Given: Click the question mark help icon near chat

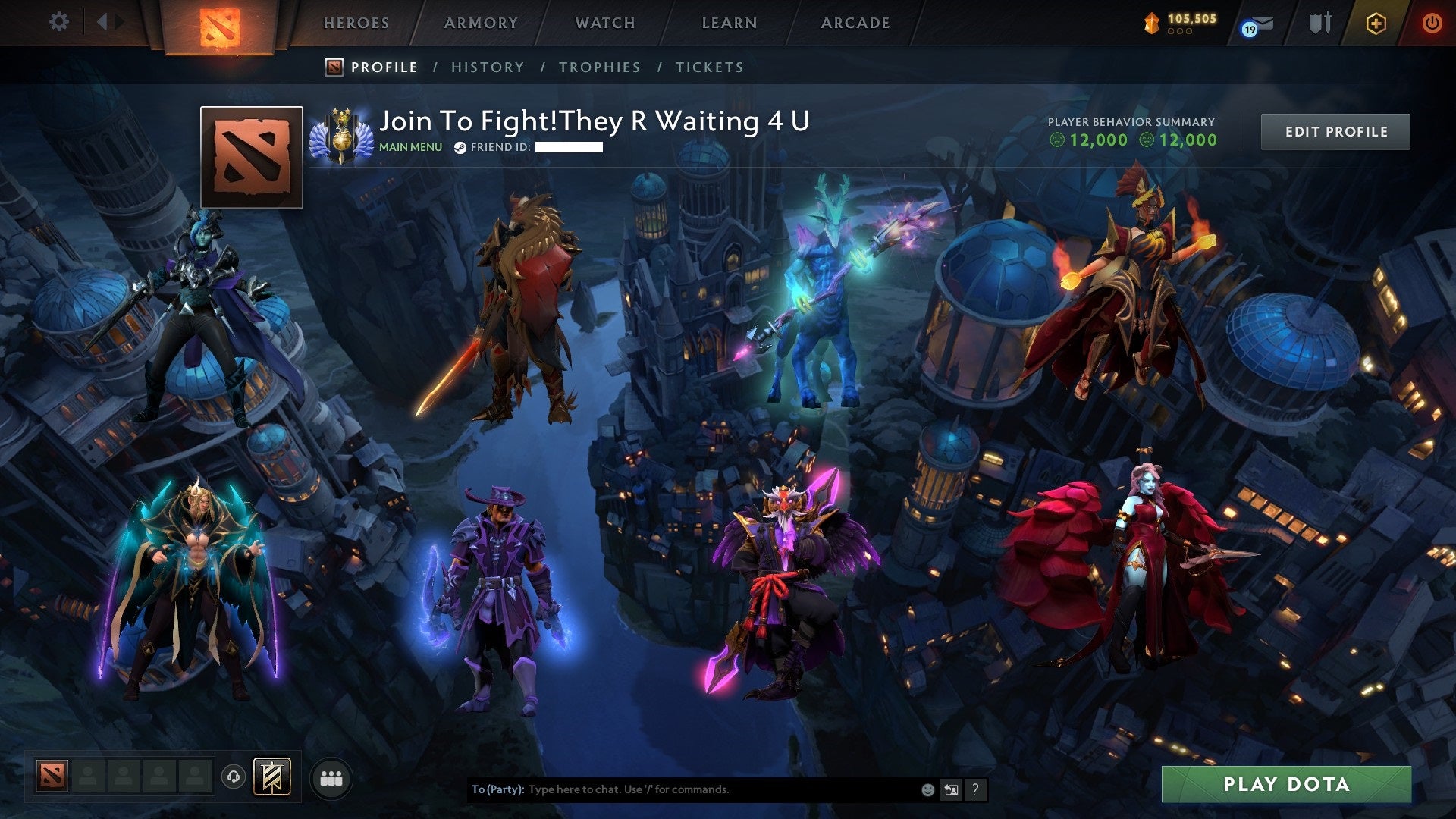Looking at the screenshot, I should pos(975,789).
